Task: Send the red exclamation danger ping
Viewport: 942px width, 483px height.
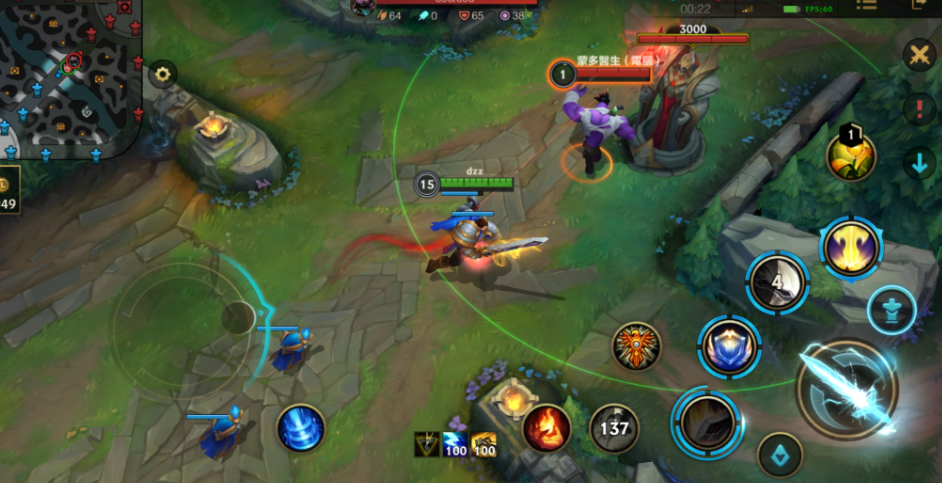Action: [x=919, y=109]
